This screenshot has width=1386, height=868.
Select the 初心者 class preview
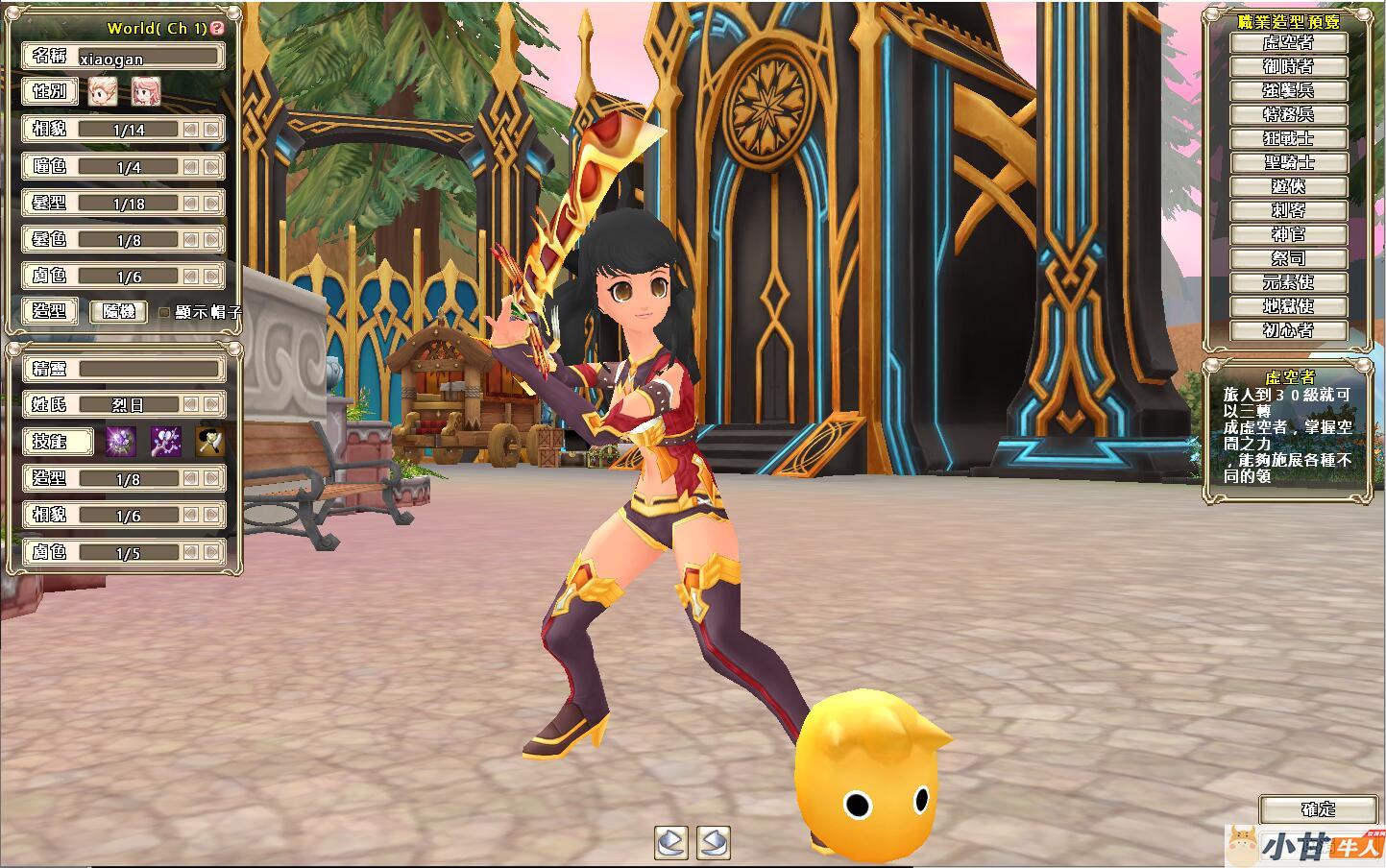click(1289, 331)
